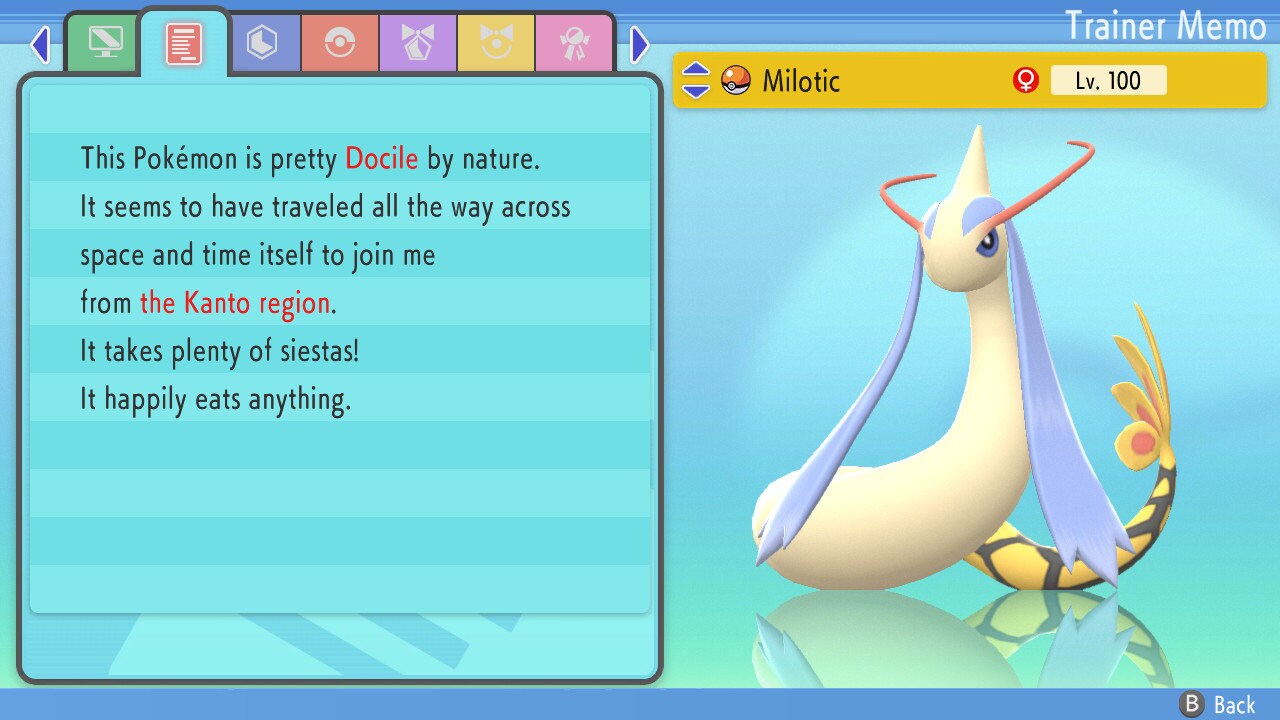Switch to the purple bow contest tab
Viewport: 1280px width, 720px height.
pyautogui.click(x=418, y=43)
